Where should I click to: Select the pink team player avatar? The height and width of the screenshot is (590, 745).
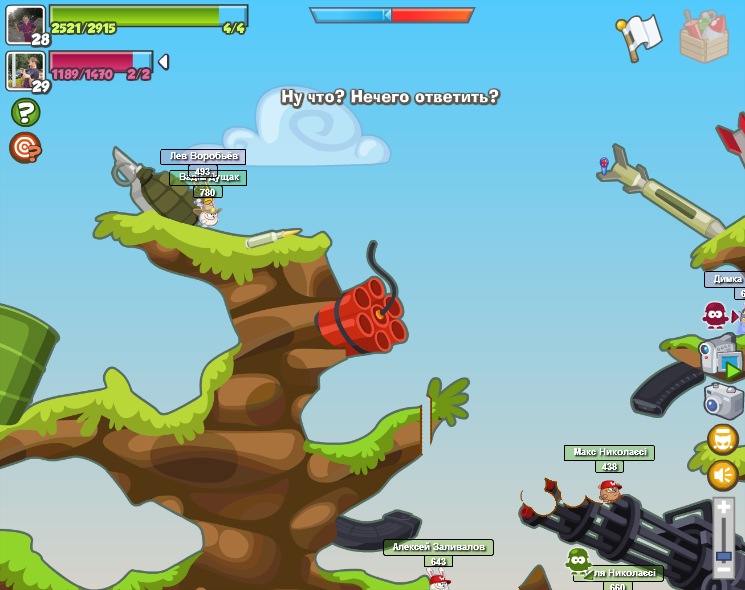(x=25, y=70)
